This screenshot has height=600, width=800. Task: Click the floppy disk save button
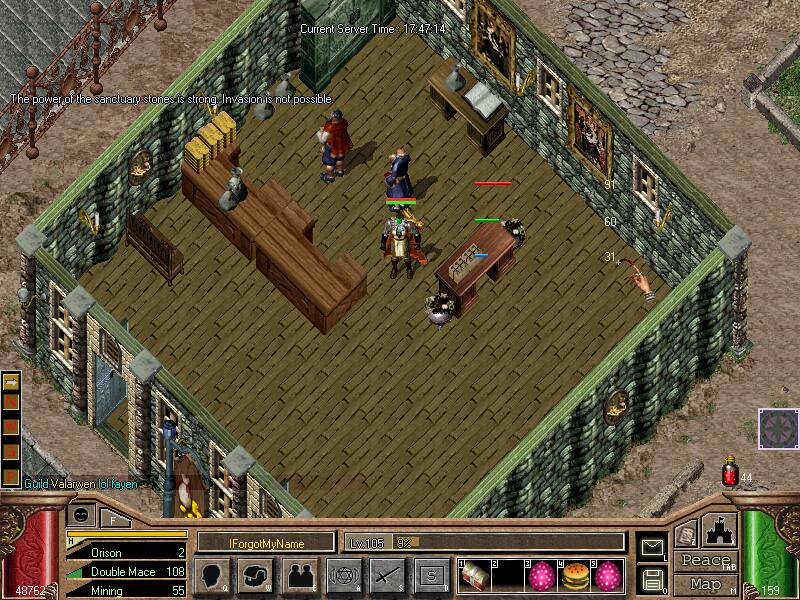tap(652, 579)
